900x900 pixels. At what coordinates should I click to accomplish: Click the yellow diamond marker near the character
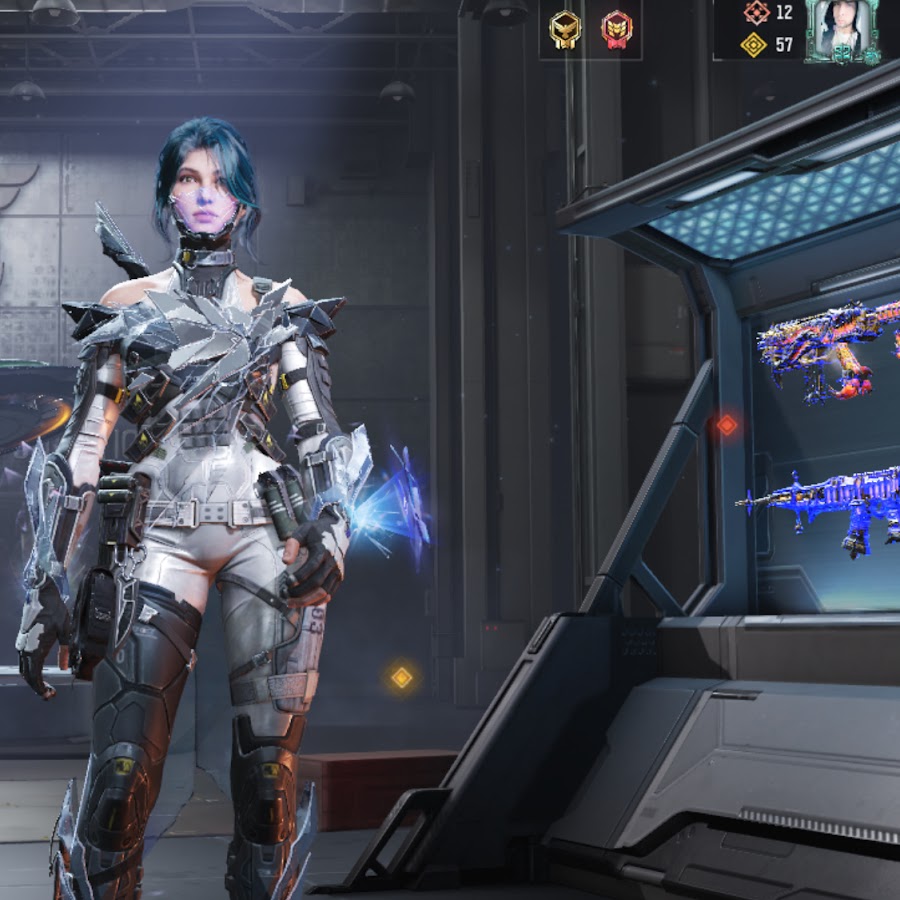click(x=401, y=678)
